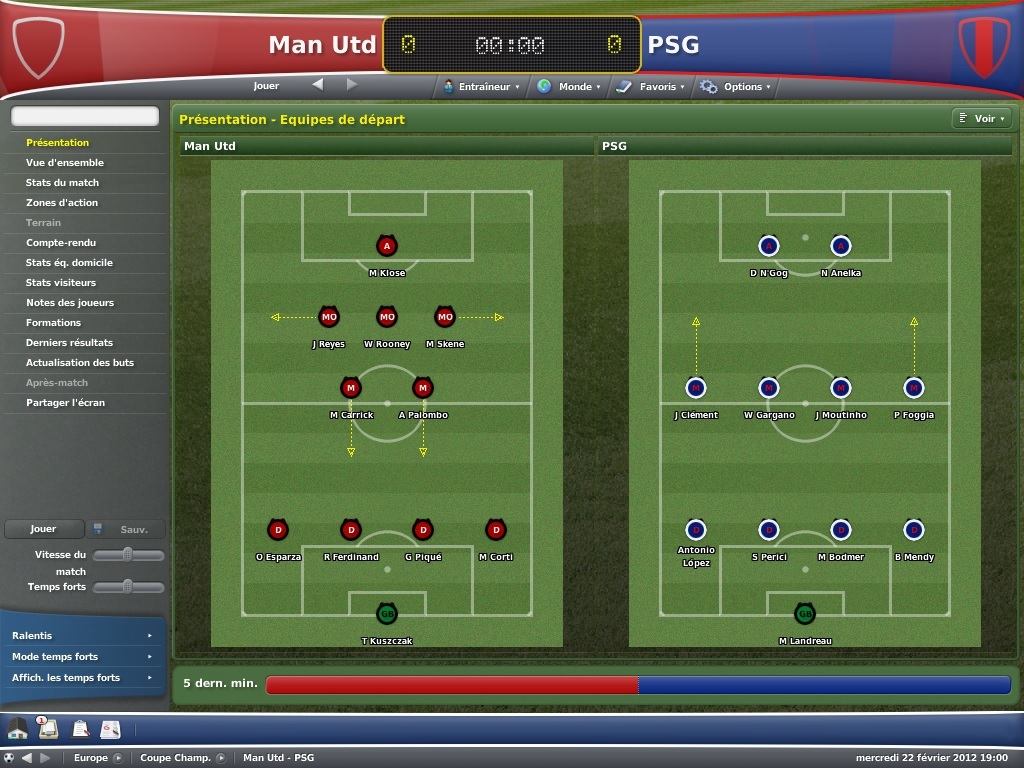Click the Jouer button in sidebar
Image resolution: width=1024 pixels, height=768 pixels.
(x=43, y=529)
